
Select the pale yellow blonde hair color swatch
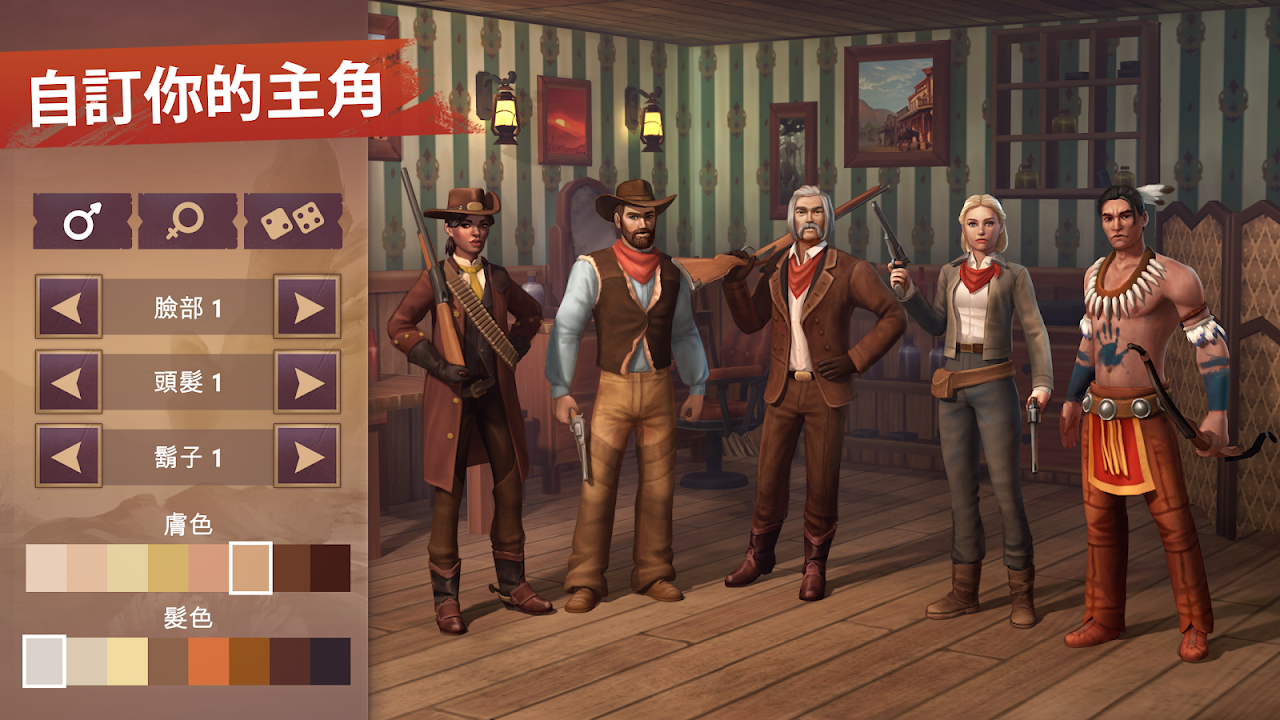[127, 662]
